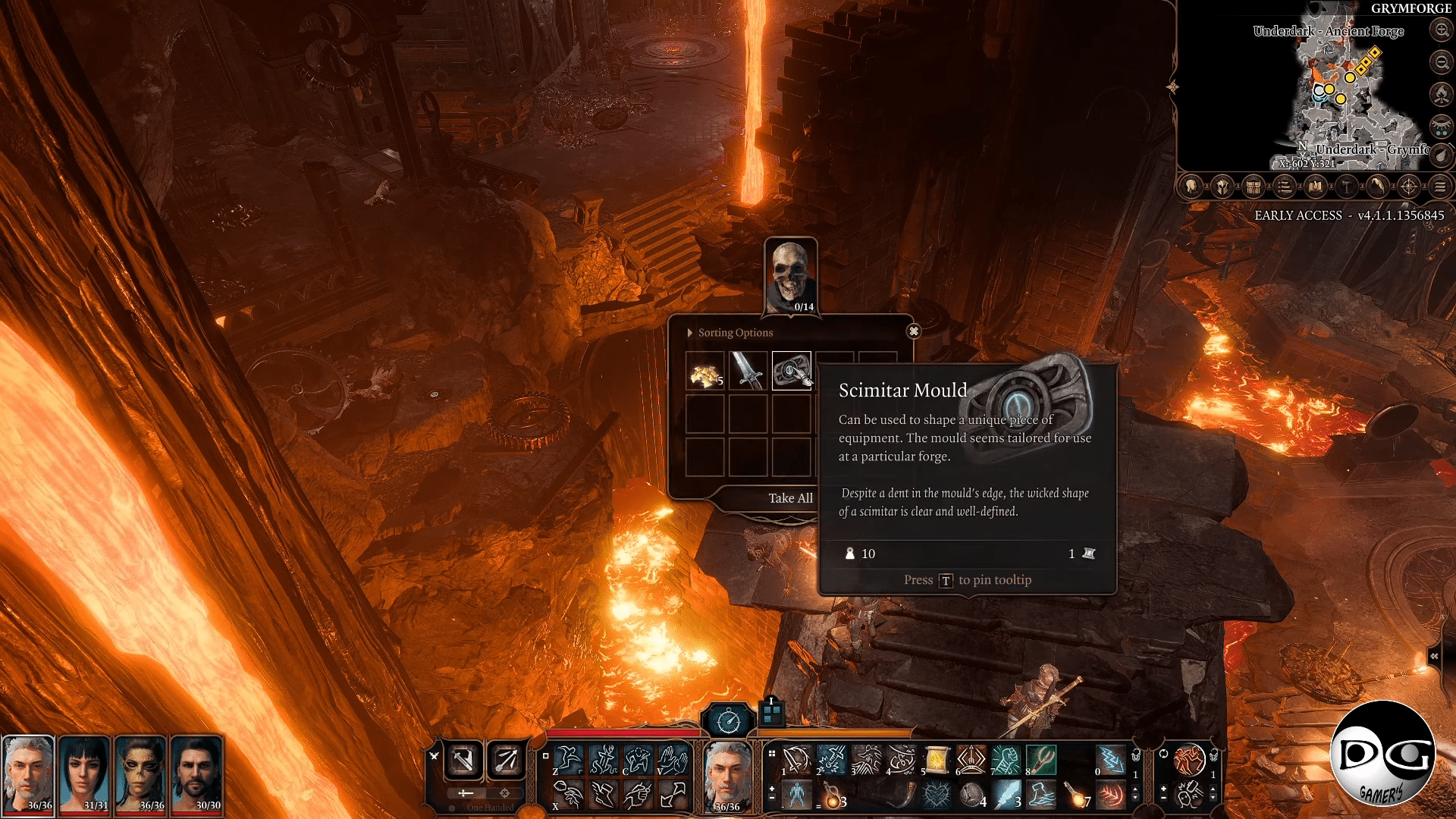The width and height of the screenshot is (1456, 819).
Task: Select the trident in hotbar slot 8
Action: click(x=1041, y=760)
